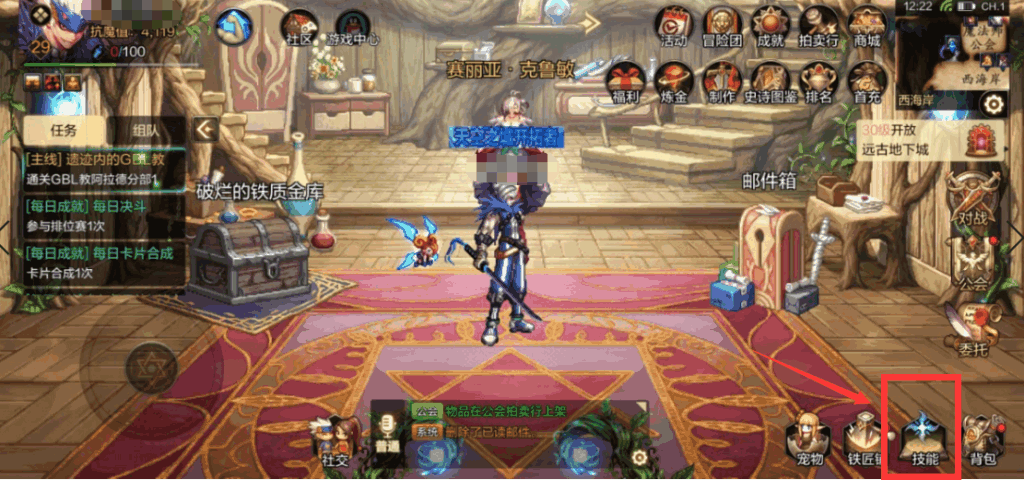This screenshot has height=480, width=1024.
Task: Show the 排名 rankings
Action: tap(819, 82)
